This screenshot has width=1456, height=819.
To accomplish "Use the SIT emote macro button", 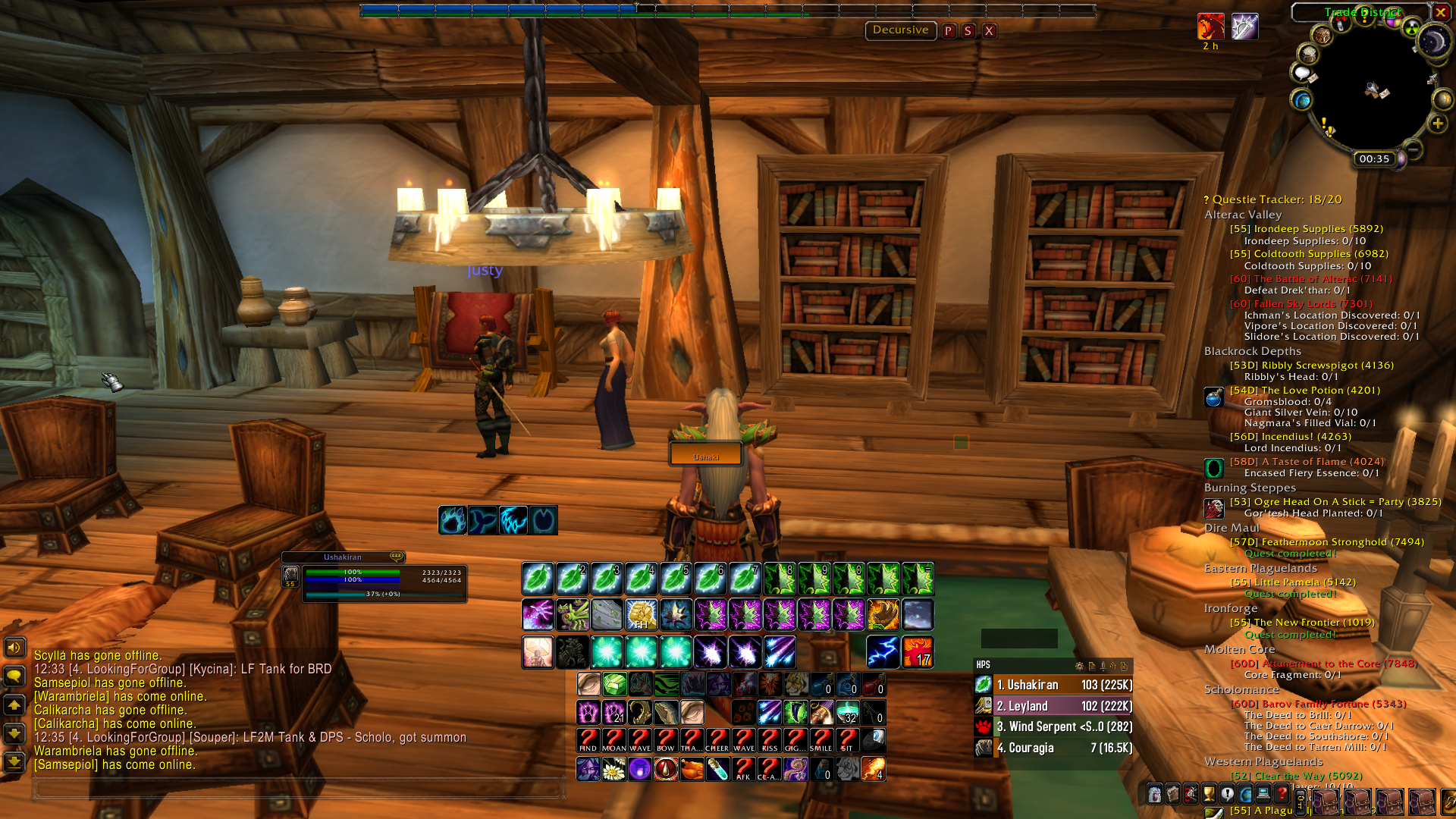I will click(847, 739).
